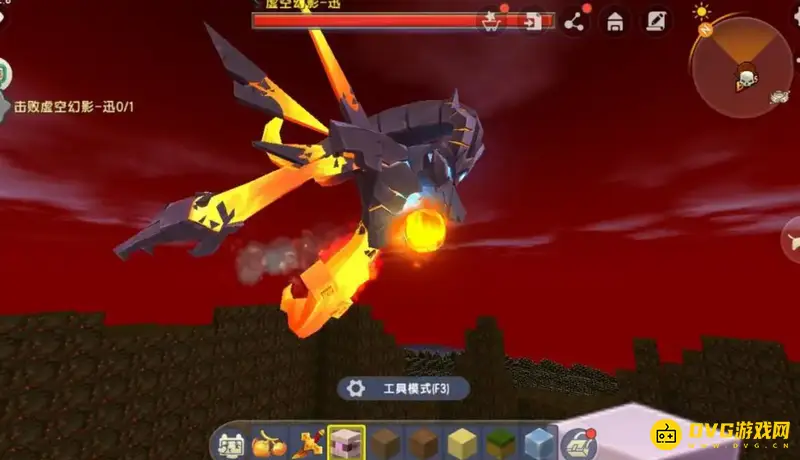Click the house home icon
The width and height of the screenshot is (800, 460).
[x=615, y=20]
